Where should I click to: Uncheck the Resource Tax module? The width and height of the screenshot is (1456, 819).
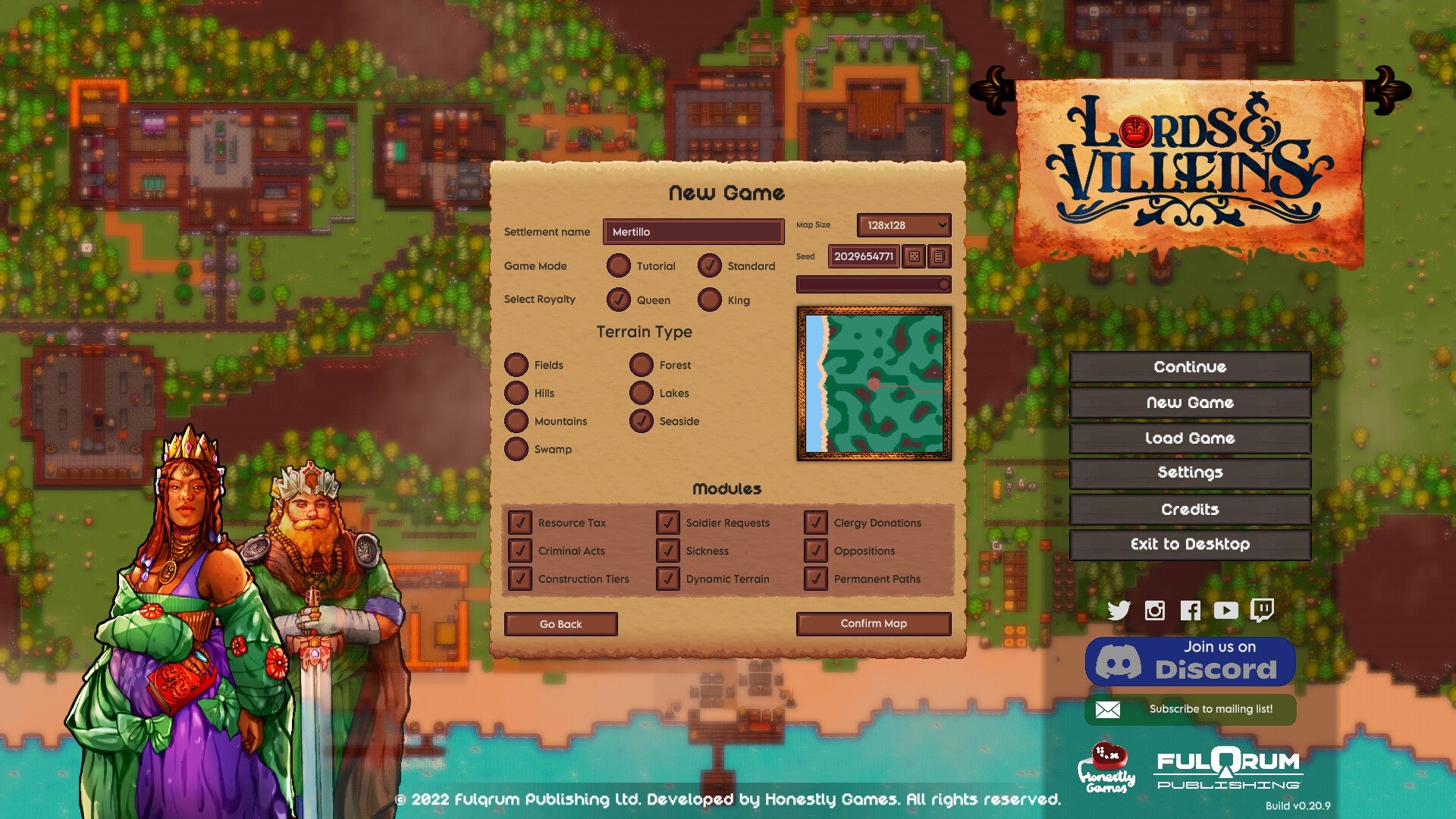[x=520, y=522]
